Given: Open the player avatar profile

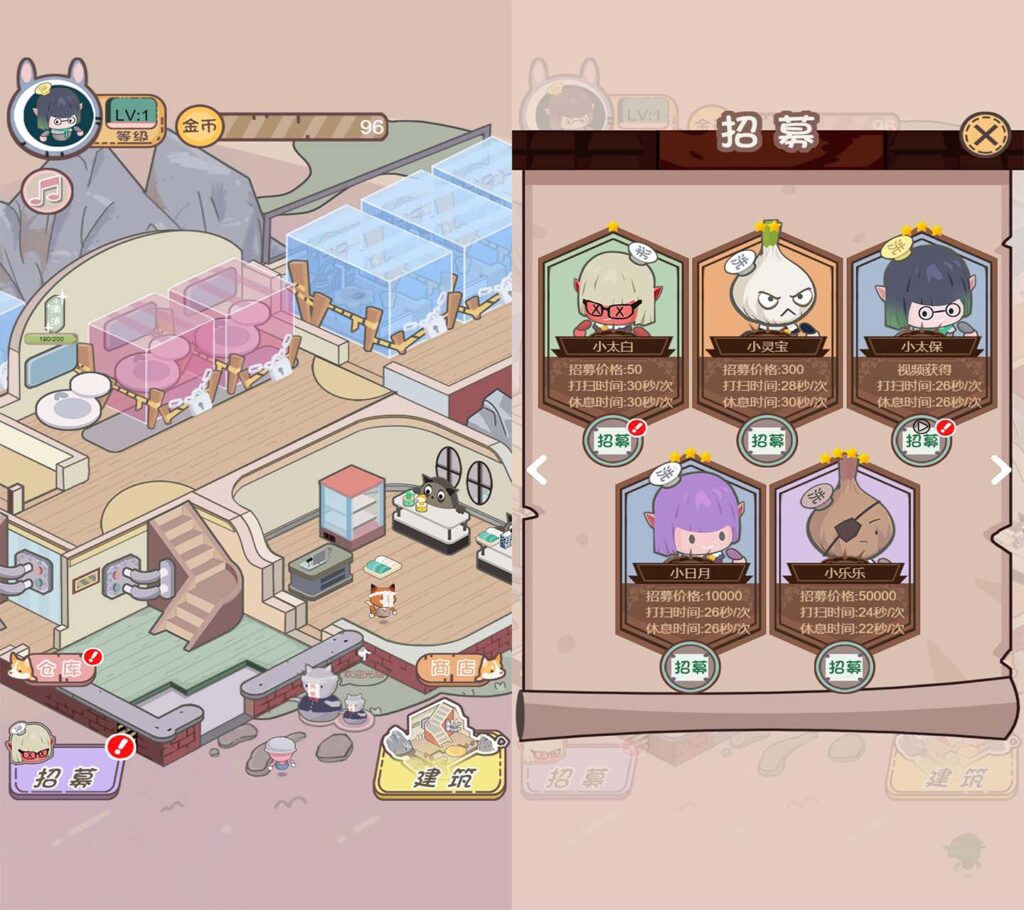Looking at the screenshot, I should pyautogui.click(x=54, y=117).
